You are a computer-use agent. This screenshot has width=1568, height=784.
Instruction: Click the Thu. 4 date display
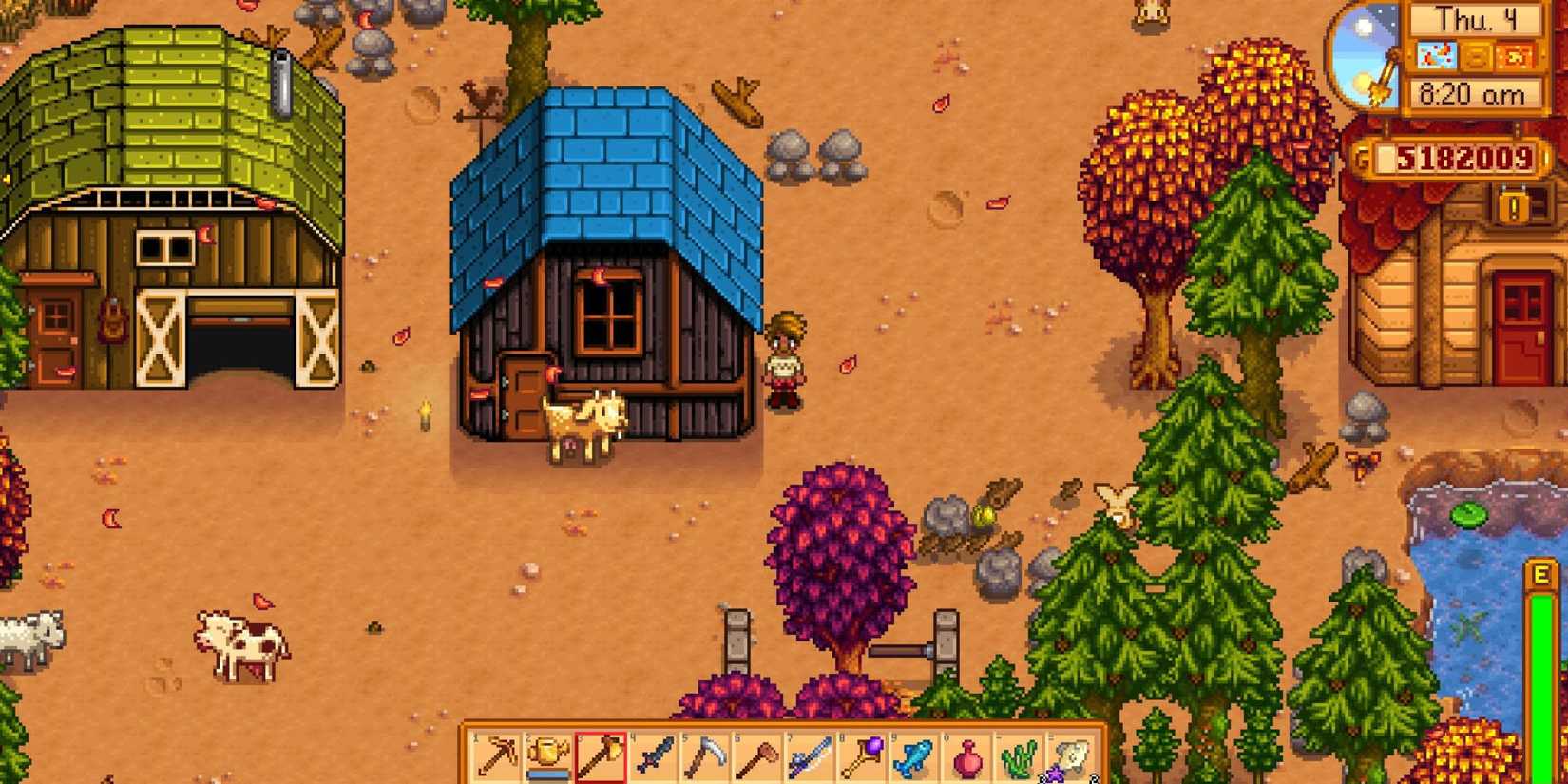click(x=1478, y=20)
